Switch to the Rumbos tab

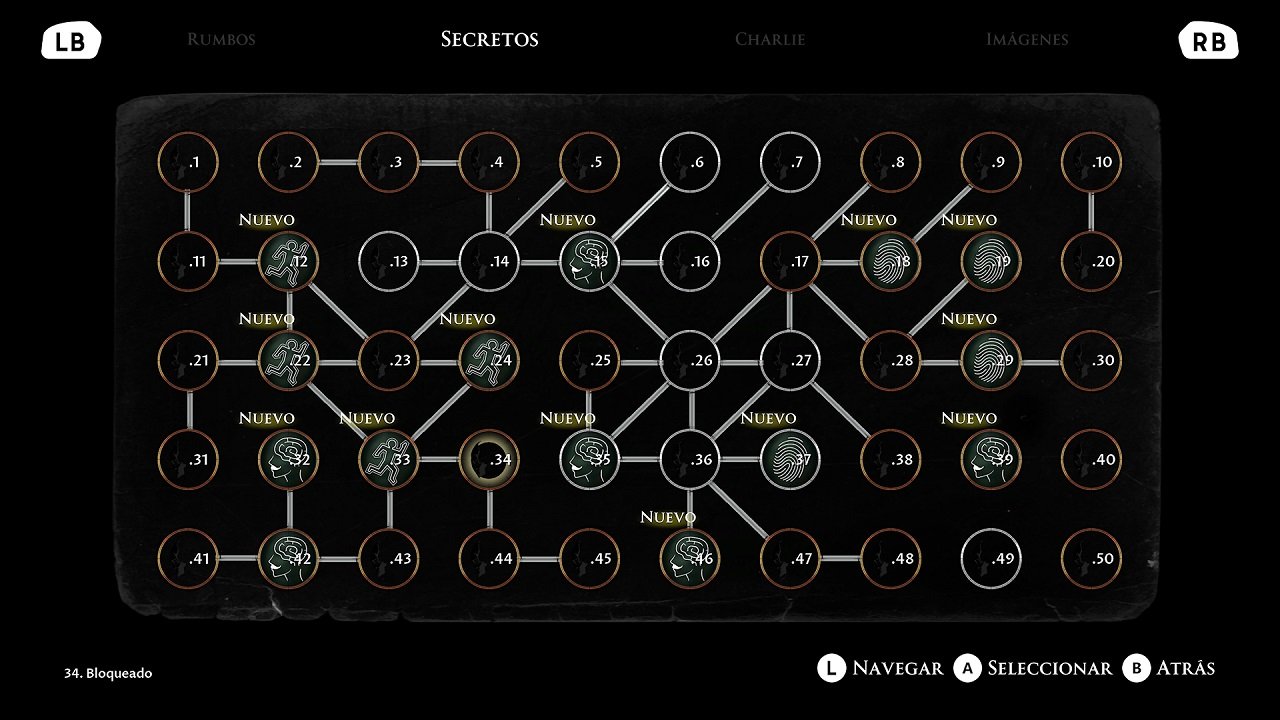[x=221, y=40]
